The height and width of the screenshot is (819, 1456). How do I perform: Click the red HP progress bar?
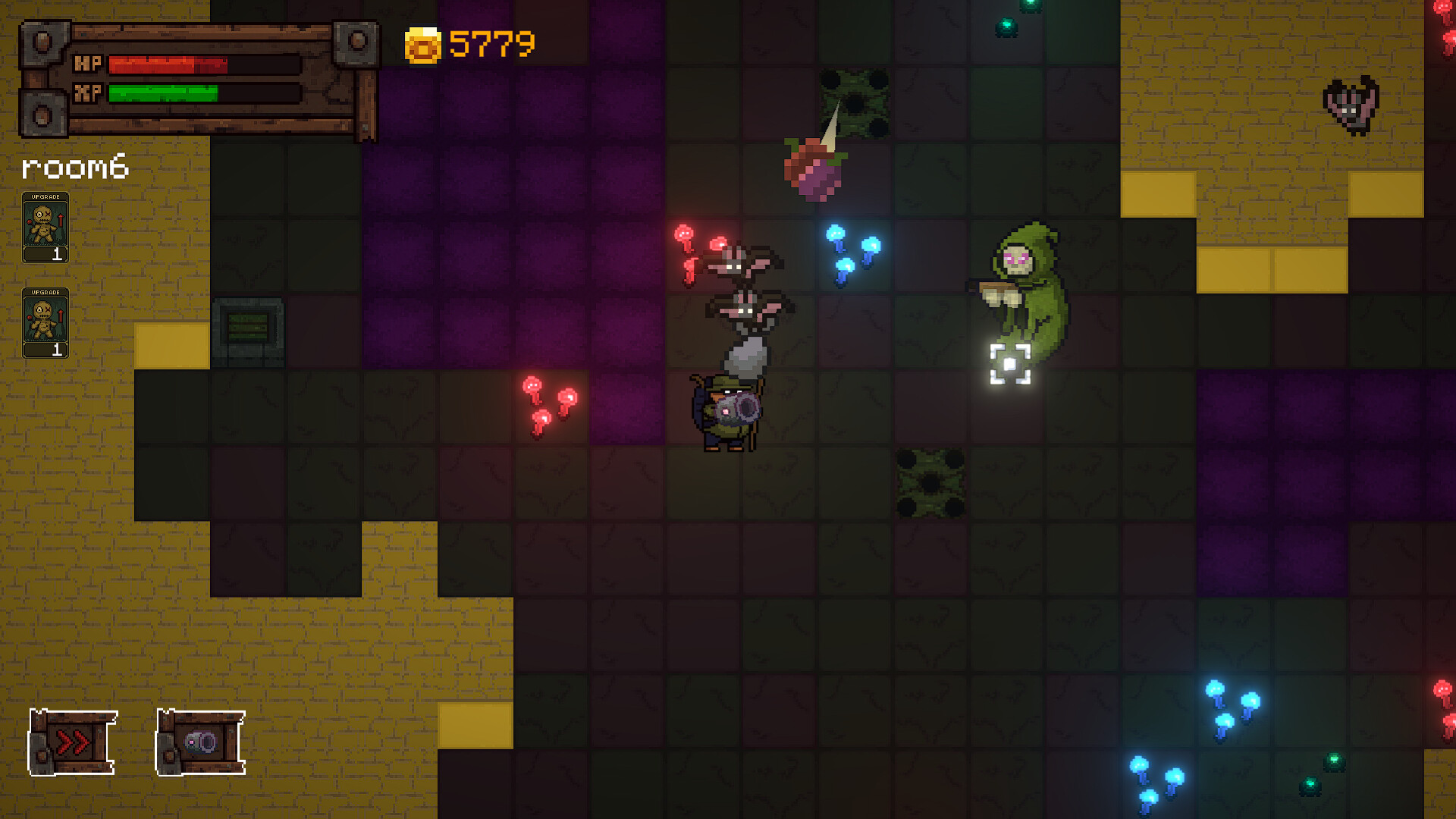(167, 64)
